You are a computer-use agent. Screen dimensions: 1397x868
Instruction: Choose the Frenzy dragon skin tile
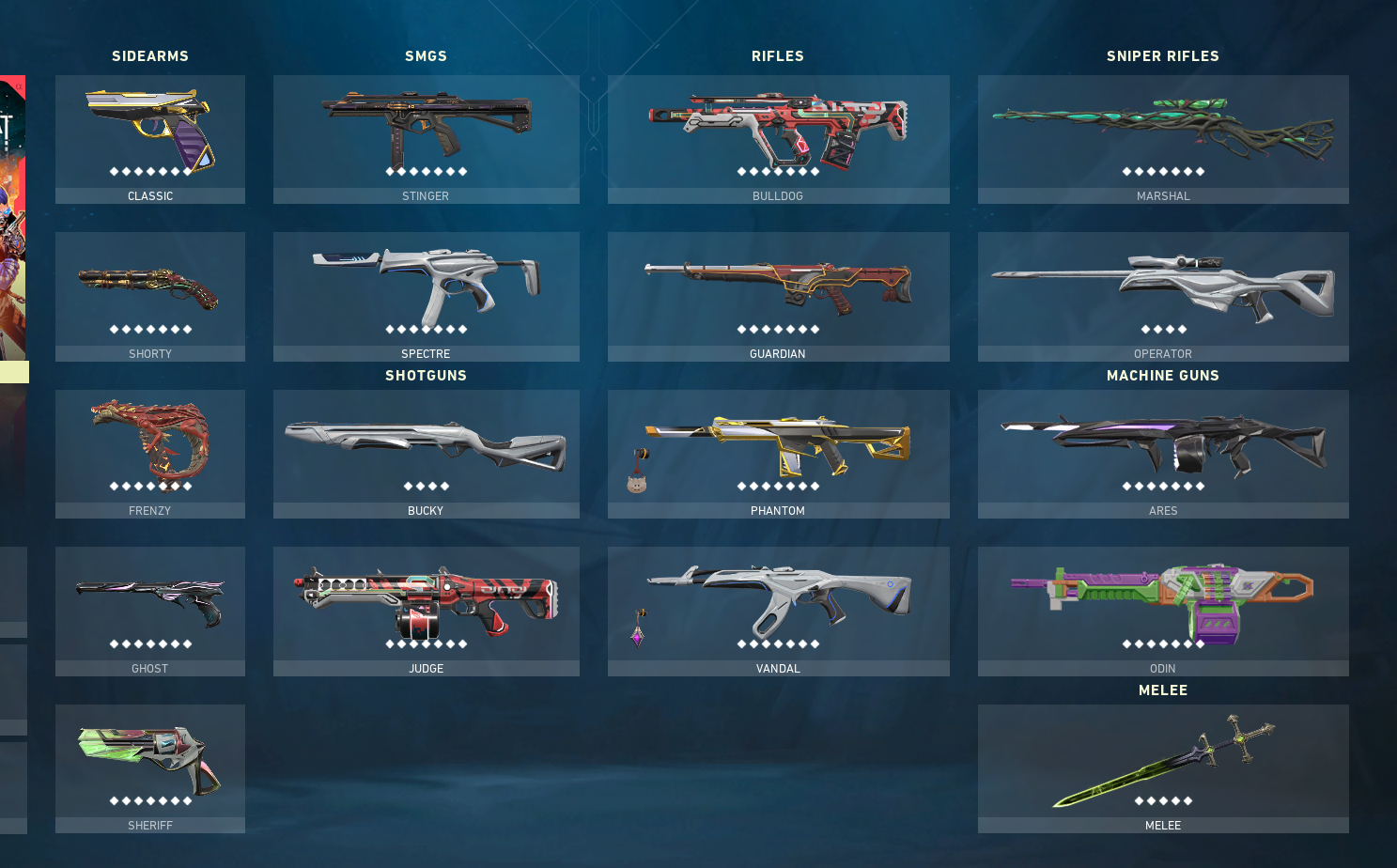(x=150, y=453)
